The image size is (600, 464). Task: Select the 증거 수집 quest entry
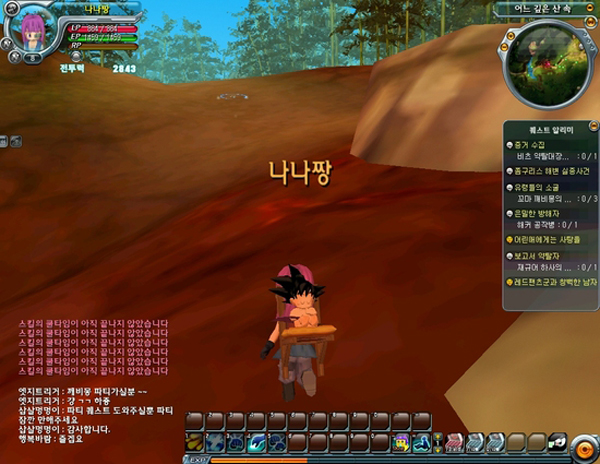[x=530, y=145]
